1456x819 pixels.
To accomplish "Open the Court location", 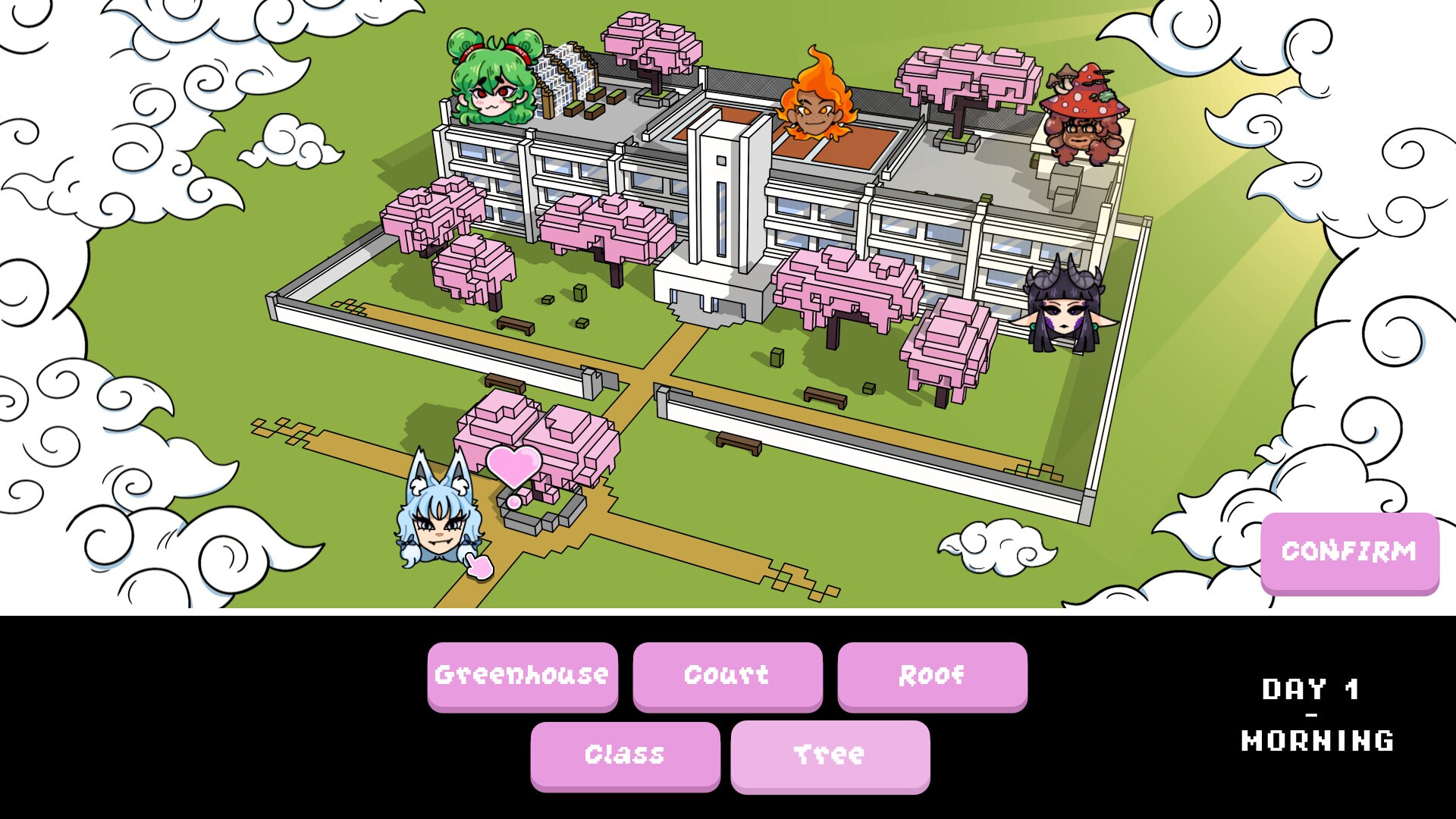I will point(726,676).
